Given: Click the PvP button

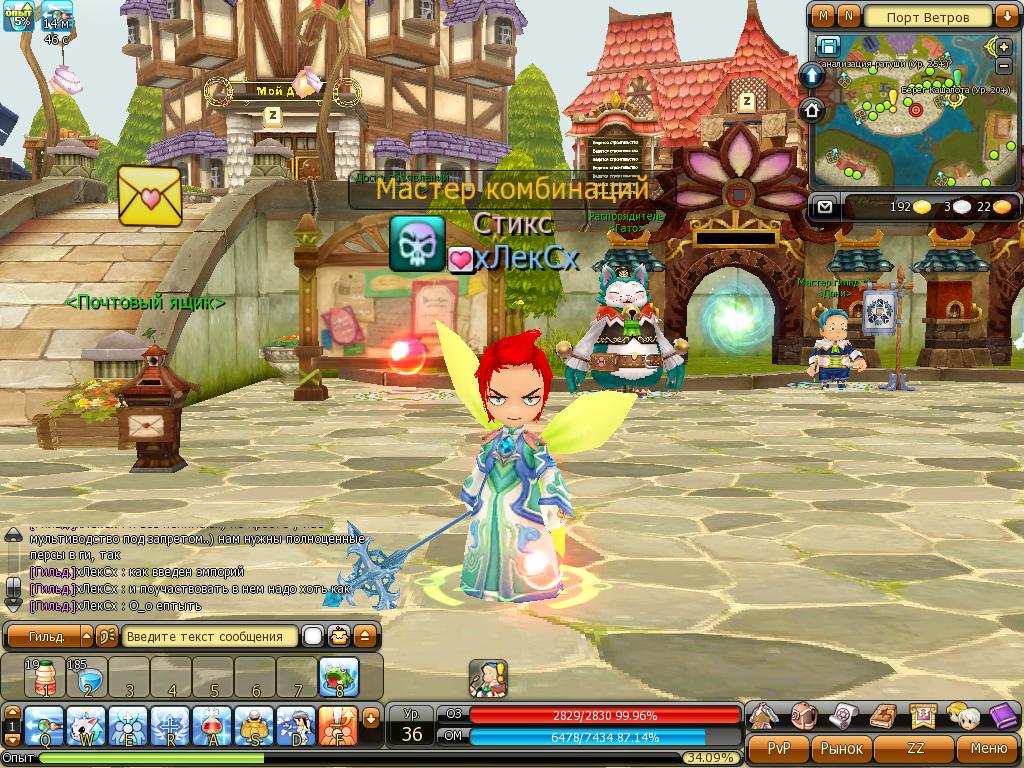Looking at the screenshot, I should click(x=779, y=748).
